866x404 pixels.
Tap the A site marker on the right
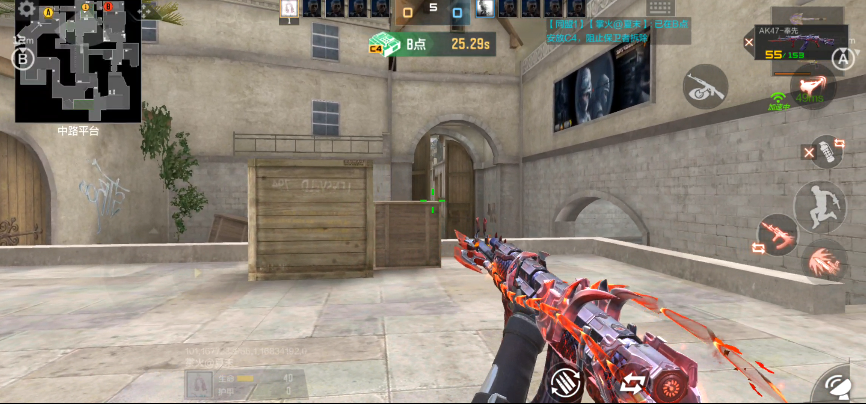click(842, 58)
